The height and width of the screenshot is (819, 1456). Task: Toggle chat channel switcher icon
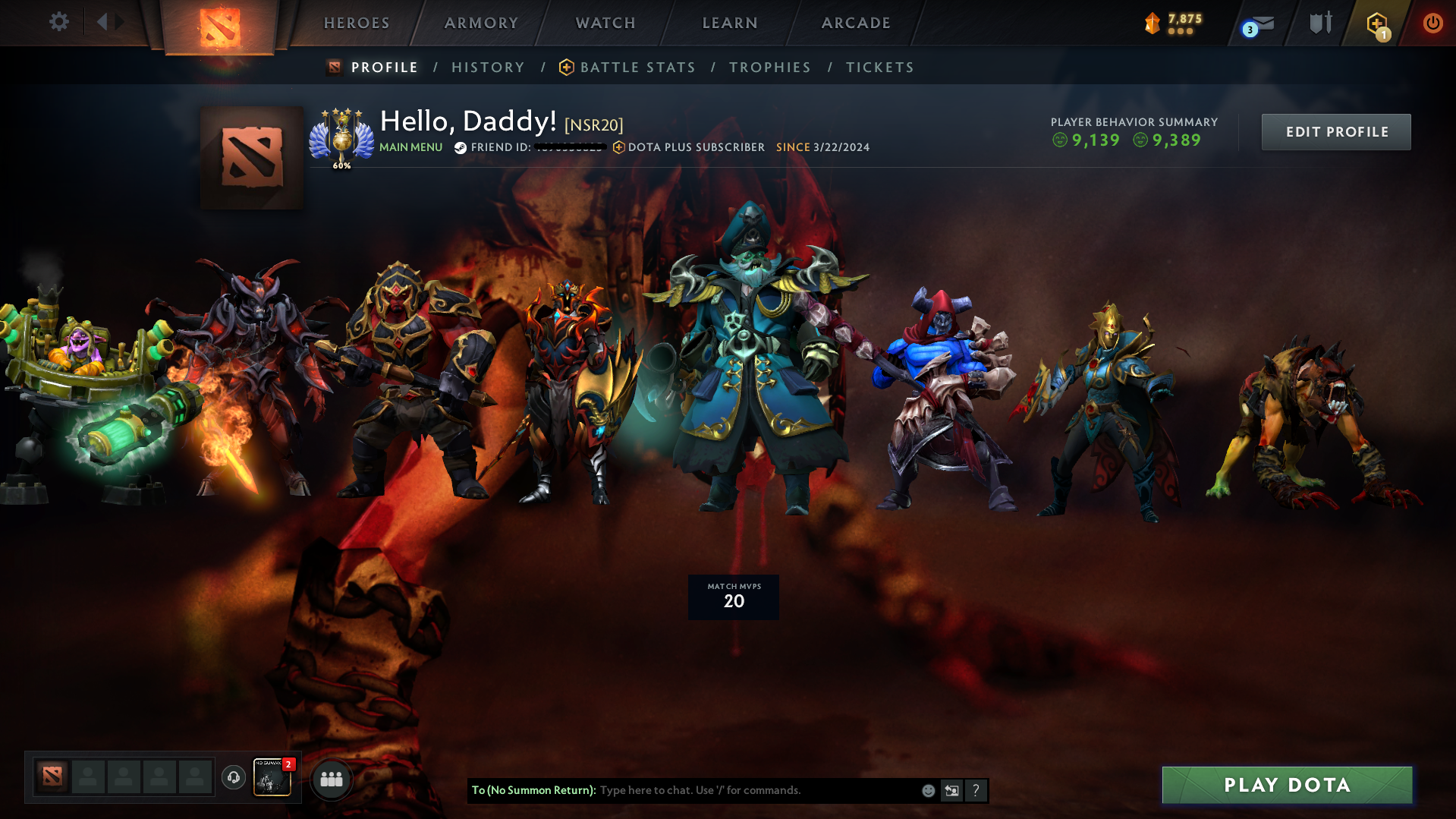pyautogui.click(x=951, y=790)
